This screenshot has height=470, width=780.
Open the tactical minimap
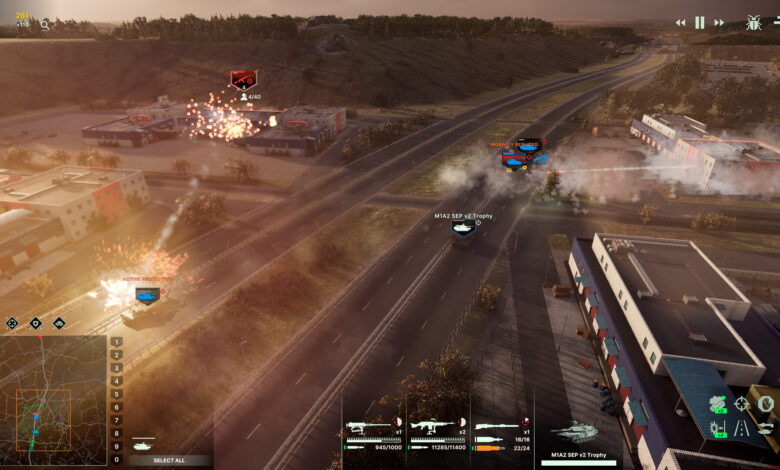point(53,399)
